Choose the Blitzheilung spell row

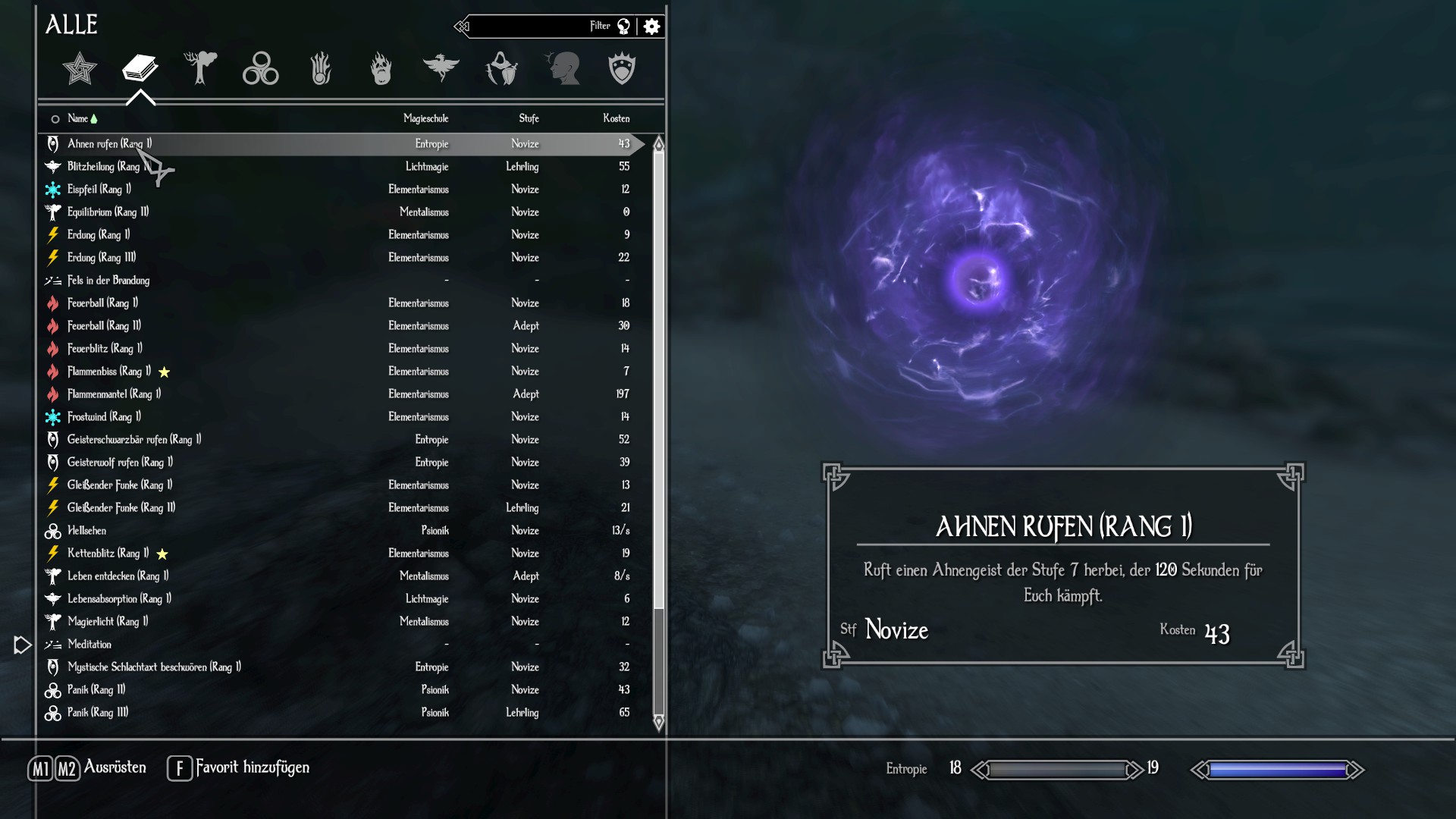point(105,167)
